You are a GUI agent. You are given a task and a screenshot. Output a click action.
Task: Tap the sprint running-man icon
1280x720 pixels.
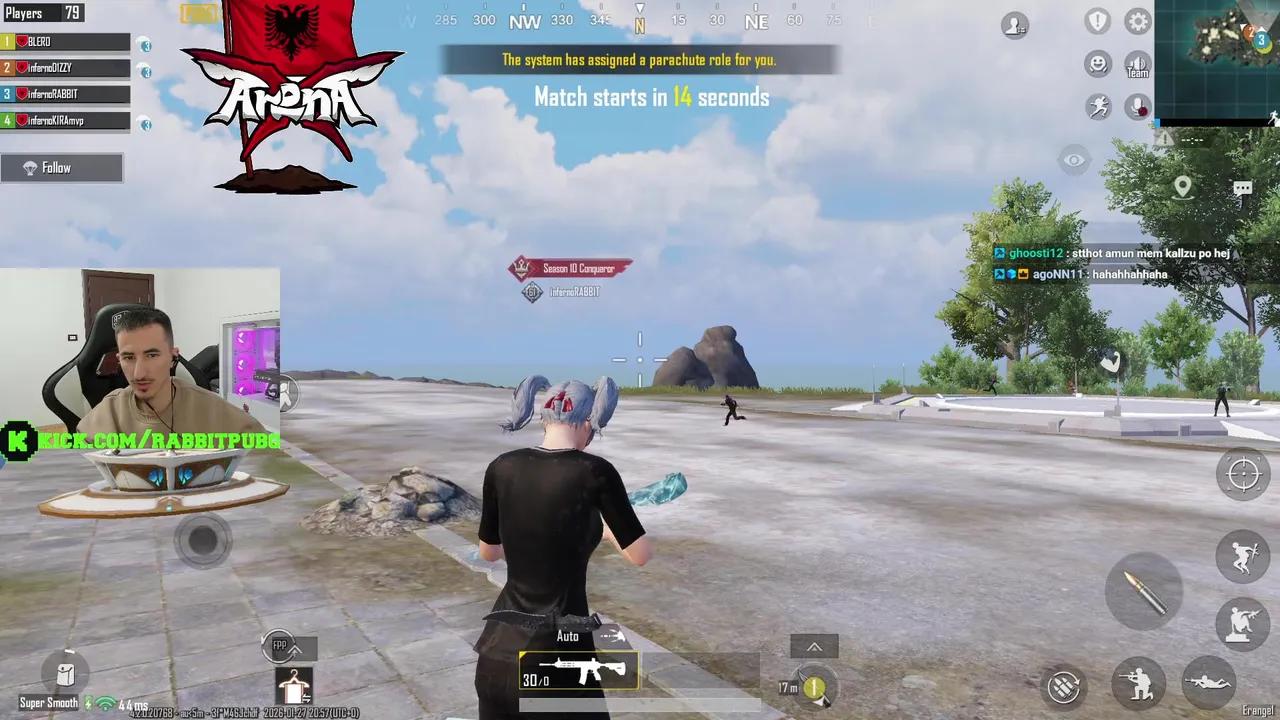click(x=1099, y=106)
